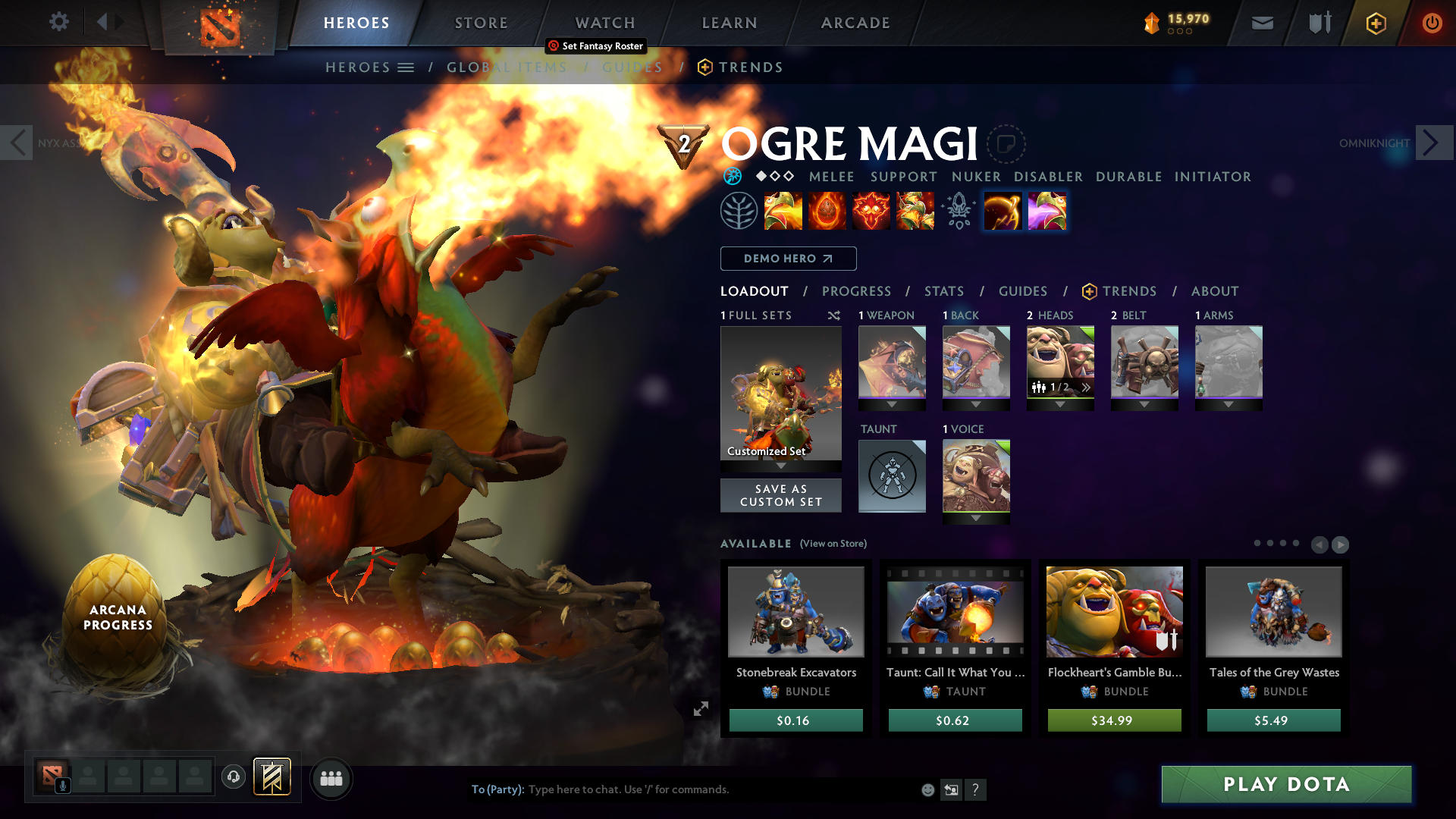Viewport: 1456px width, 819px height.
Task: Select the talent tree icon for Ogre Magi
Action: coord(739,210)
